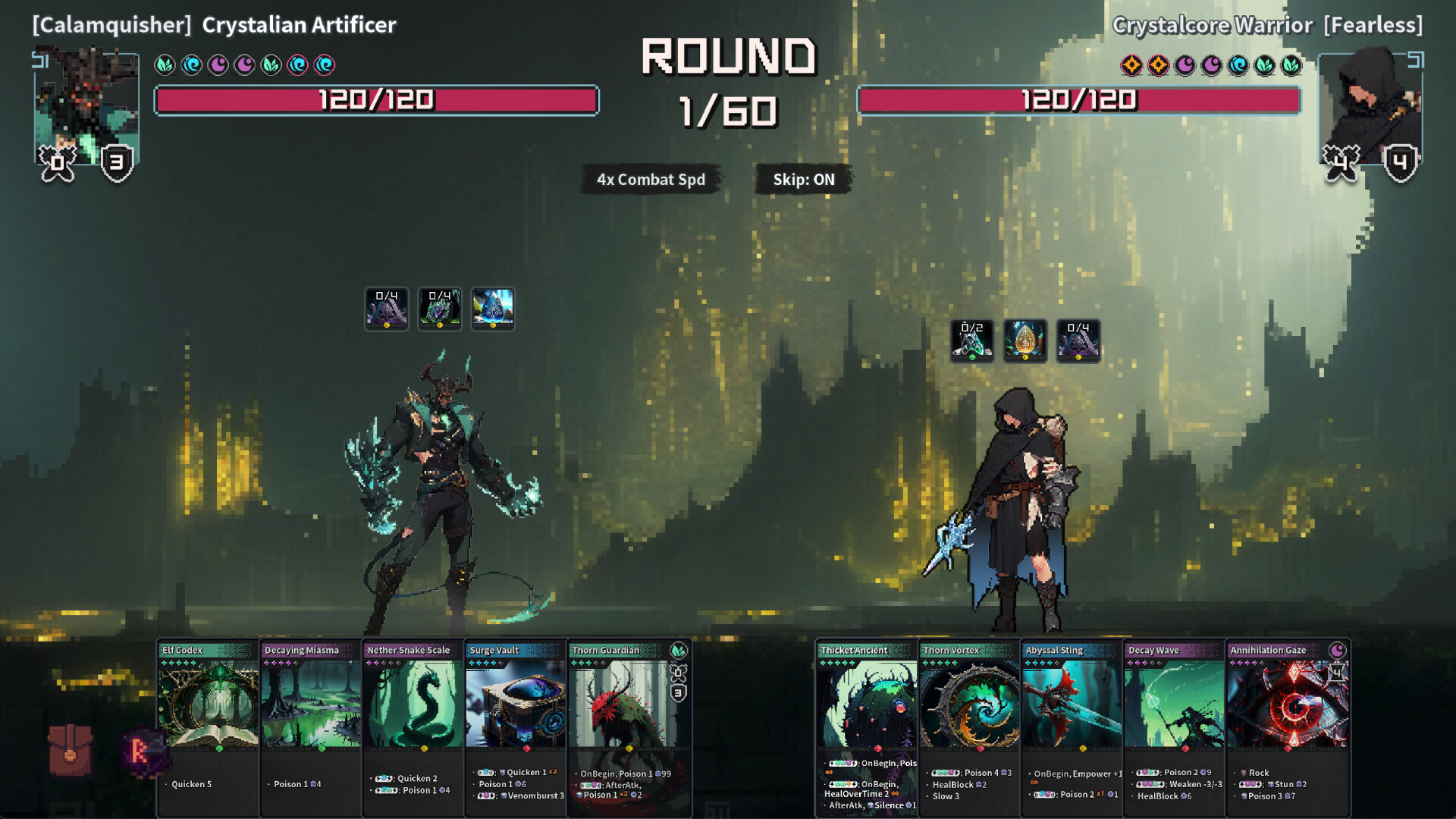1456x819 pixels.
Task: Select the blue teardrop artifact icon above the Artificer
Action: pyautogui.click(x=493, y=309)
